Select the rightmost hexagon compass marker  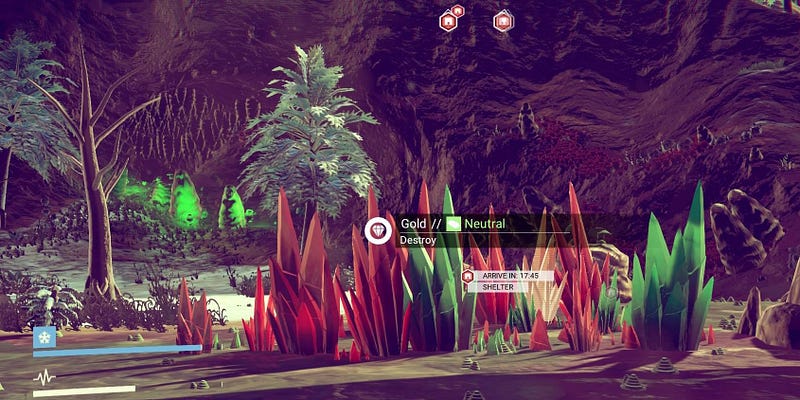(503, 20)
